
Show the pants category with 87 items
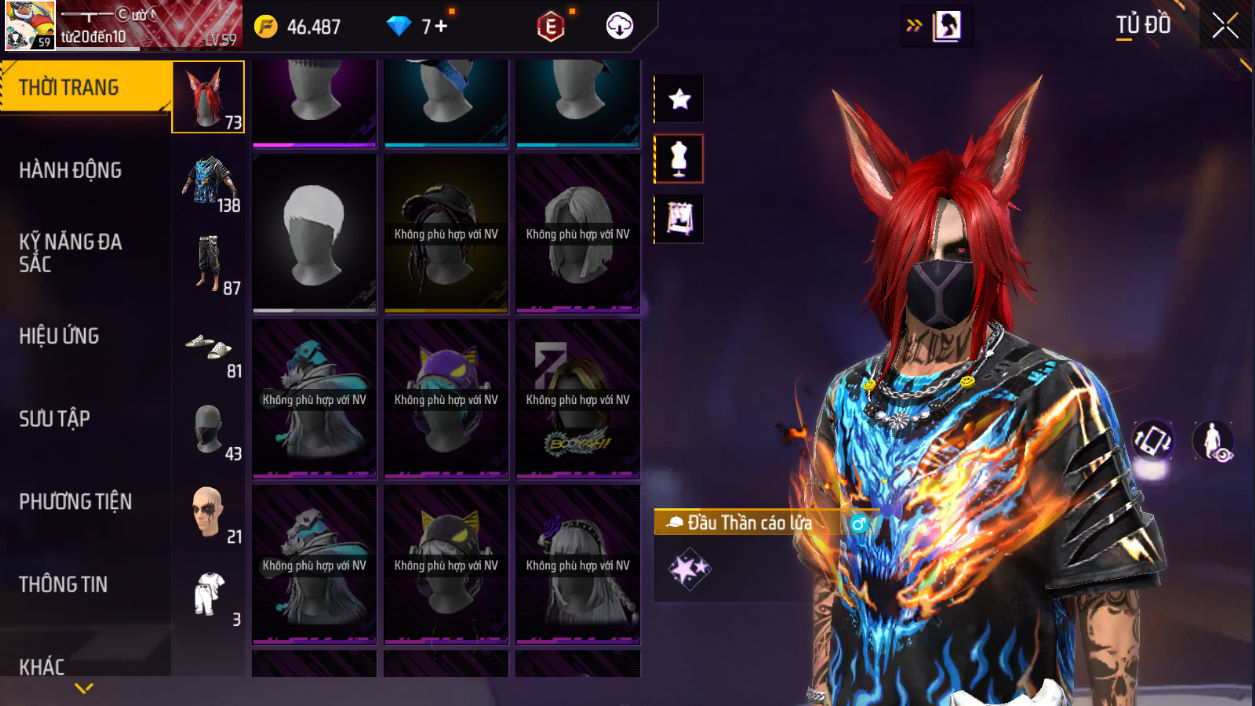(x=210, y=265)
